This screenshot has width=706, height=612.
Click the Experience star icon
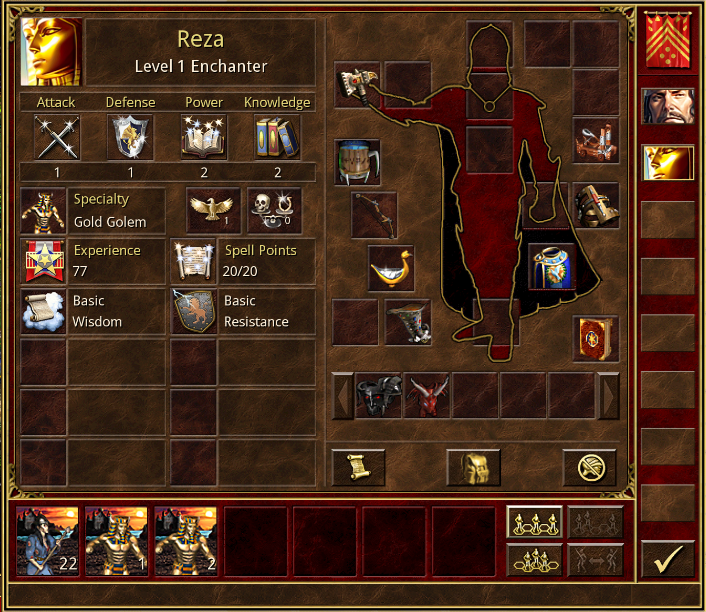pyautogui.click(x=43, y=260)
